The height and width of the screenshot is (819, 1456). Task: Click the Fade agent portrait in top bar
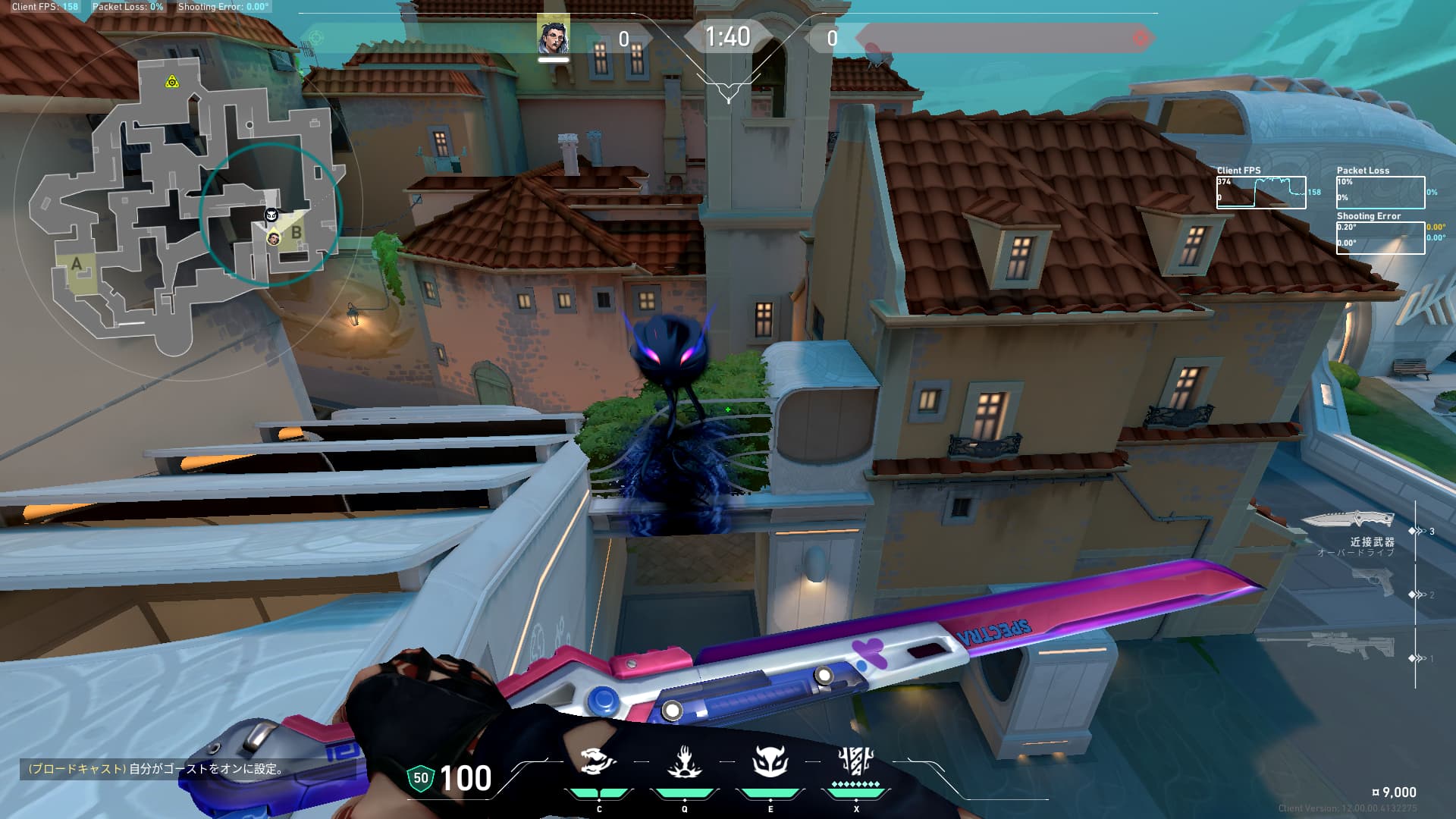553,36
